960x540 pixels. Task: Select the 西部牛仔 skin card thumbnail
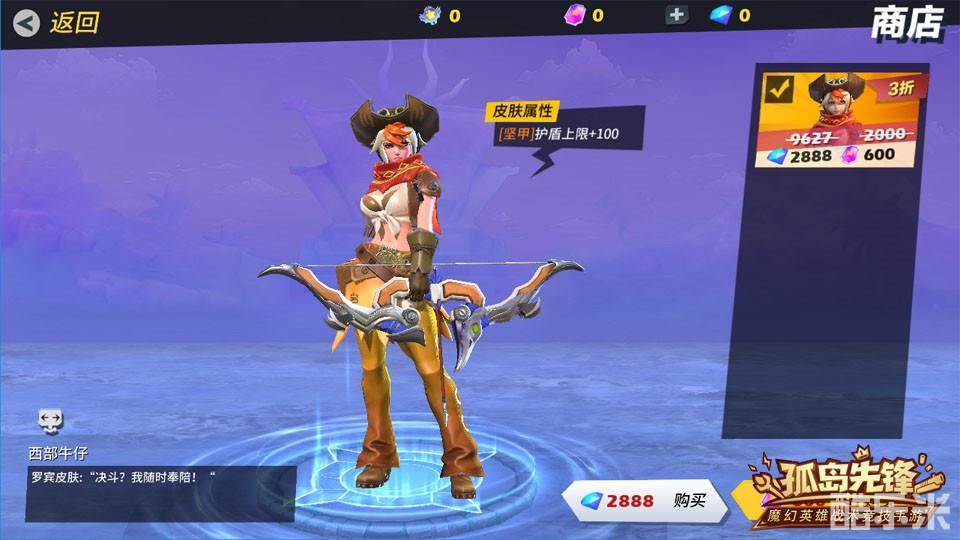840,118
